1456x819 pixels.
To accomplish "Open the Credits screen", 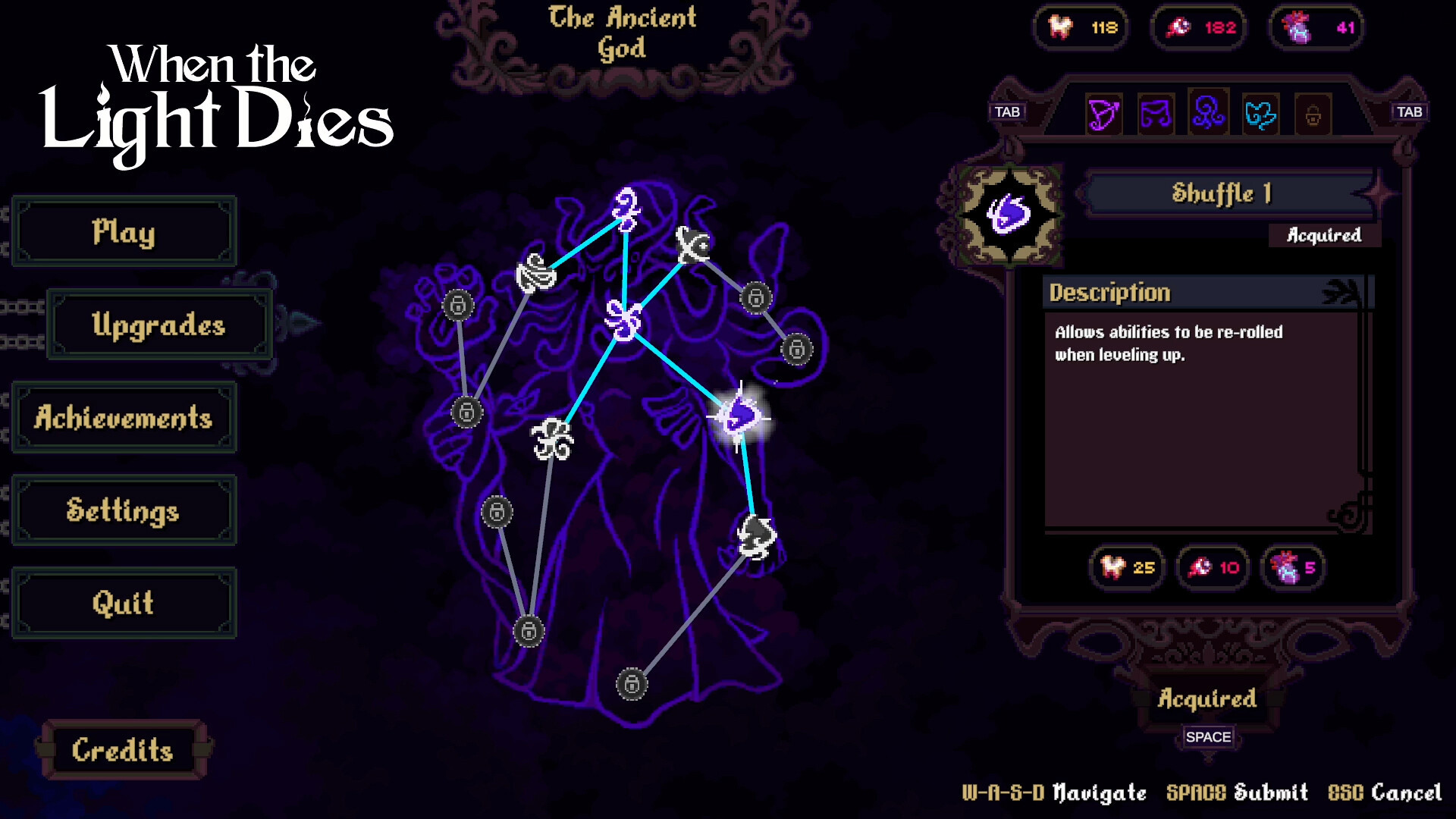I will point(124,748).
